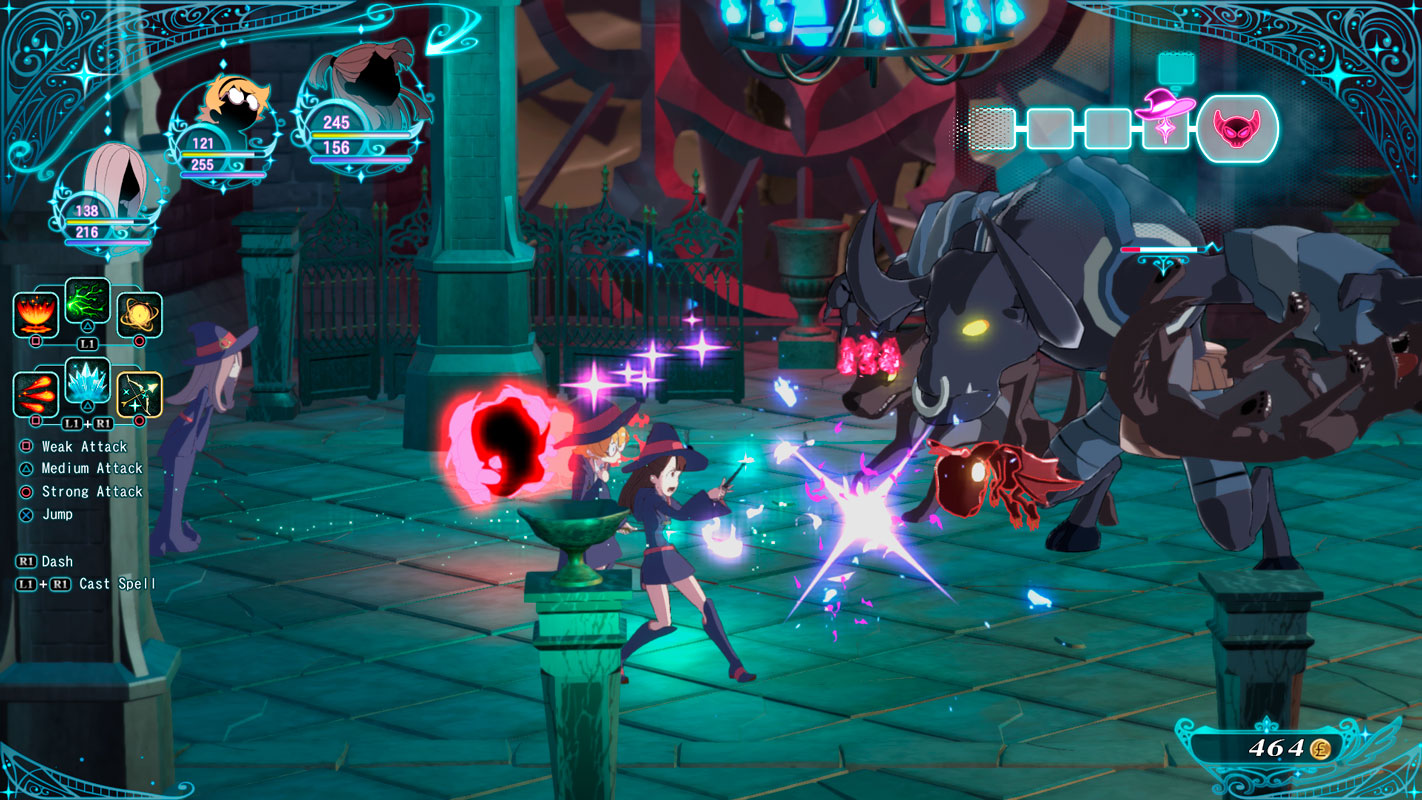The image size is (1422, 800).
Task: Choose the magic bow and arrow spell
Action: (139, 394)
